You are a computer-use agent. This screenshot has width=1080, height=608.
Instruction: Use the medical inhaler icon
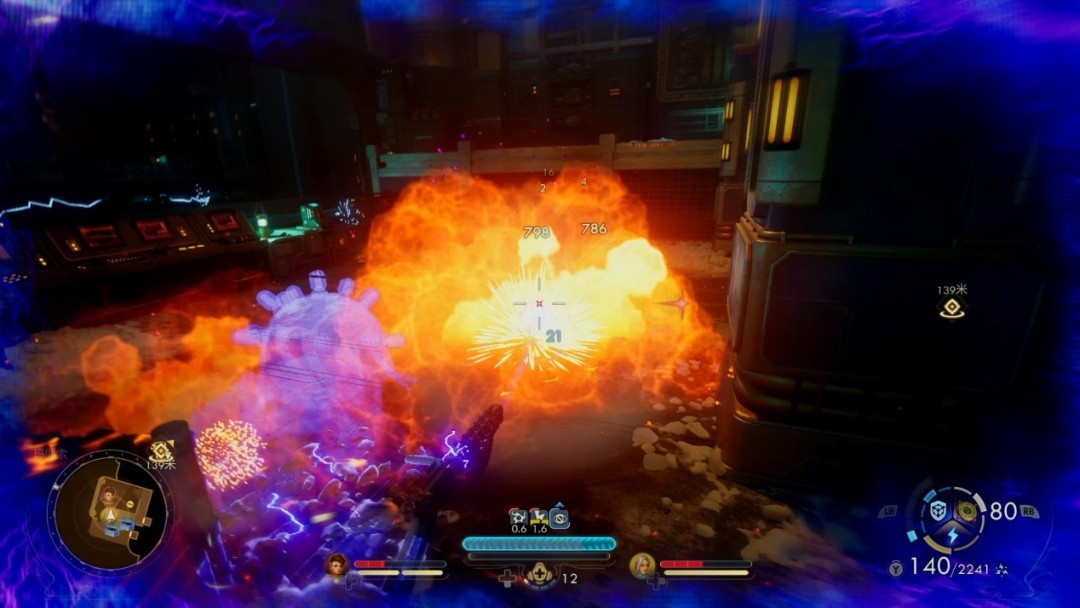pyautogui.click(x=541, y=575)
